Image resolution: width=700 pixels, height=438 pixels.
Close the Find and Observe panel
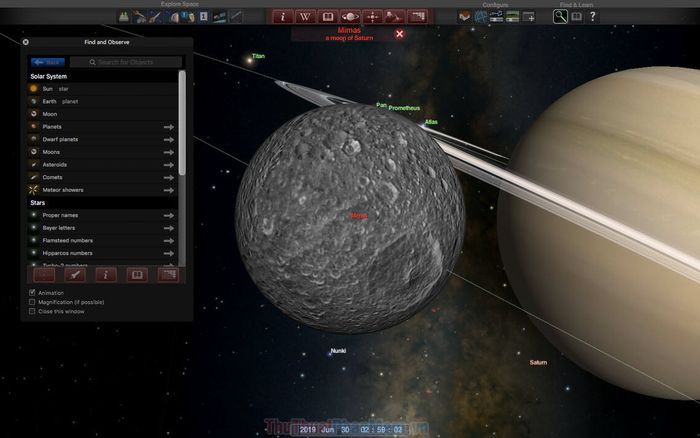26,42
